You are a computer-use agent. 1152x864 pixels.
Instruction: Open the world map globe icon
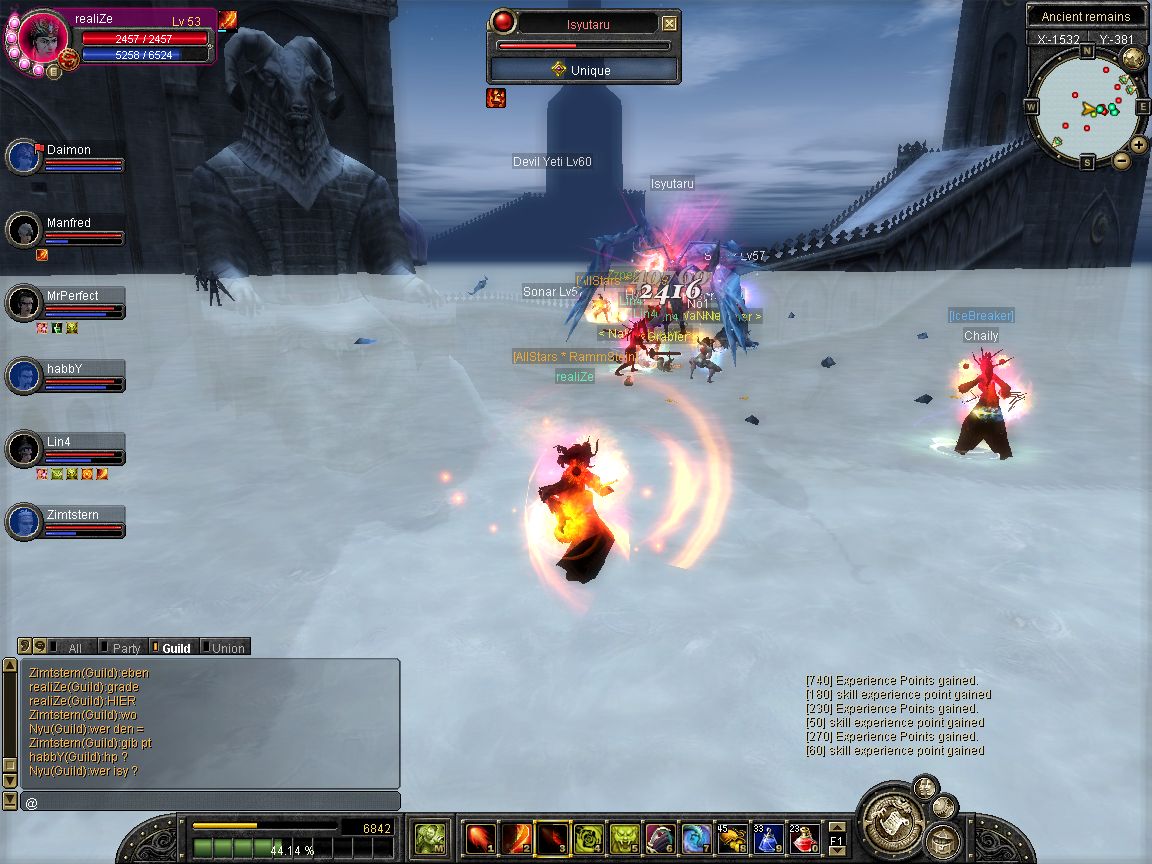click(1134, 60)
